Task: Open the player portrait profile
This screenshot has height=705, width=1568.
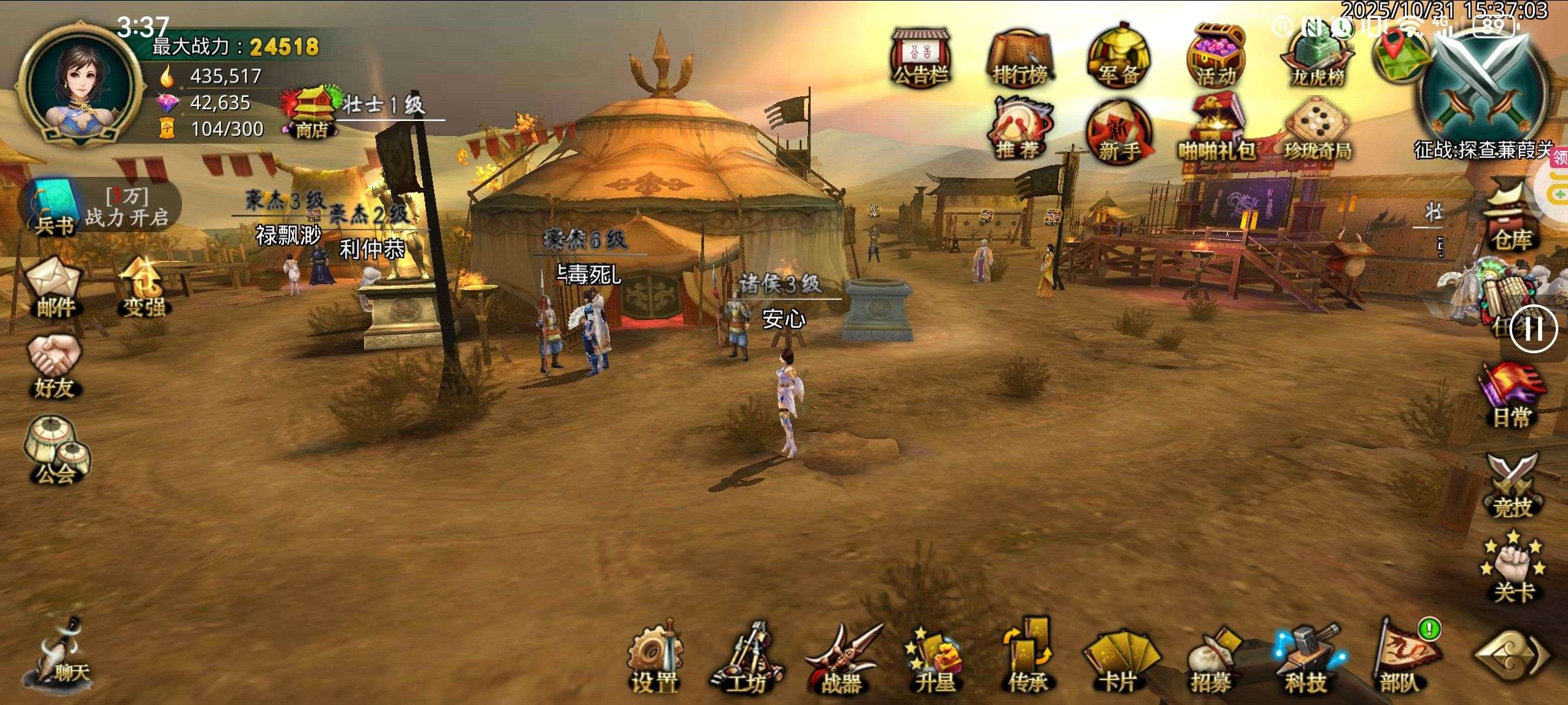Action: [x=81, y=85]
